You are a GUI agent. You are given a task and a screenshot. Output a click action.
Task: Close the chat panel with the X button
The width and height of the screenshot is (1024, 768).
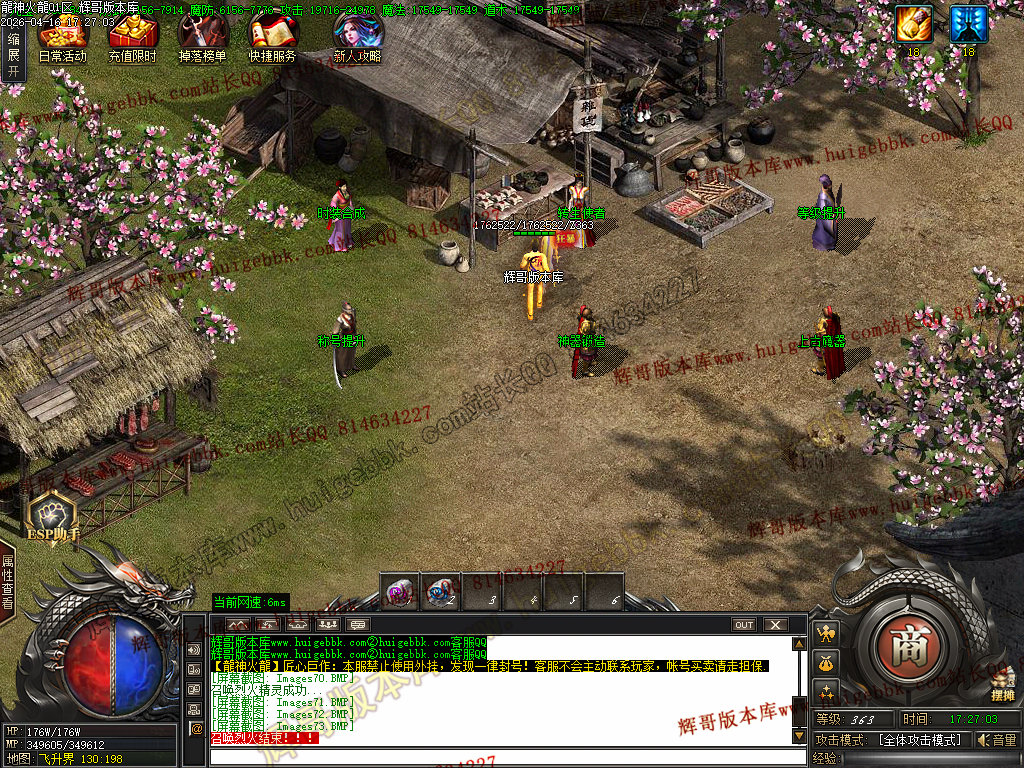coord(776,625)
